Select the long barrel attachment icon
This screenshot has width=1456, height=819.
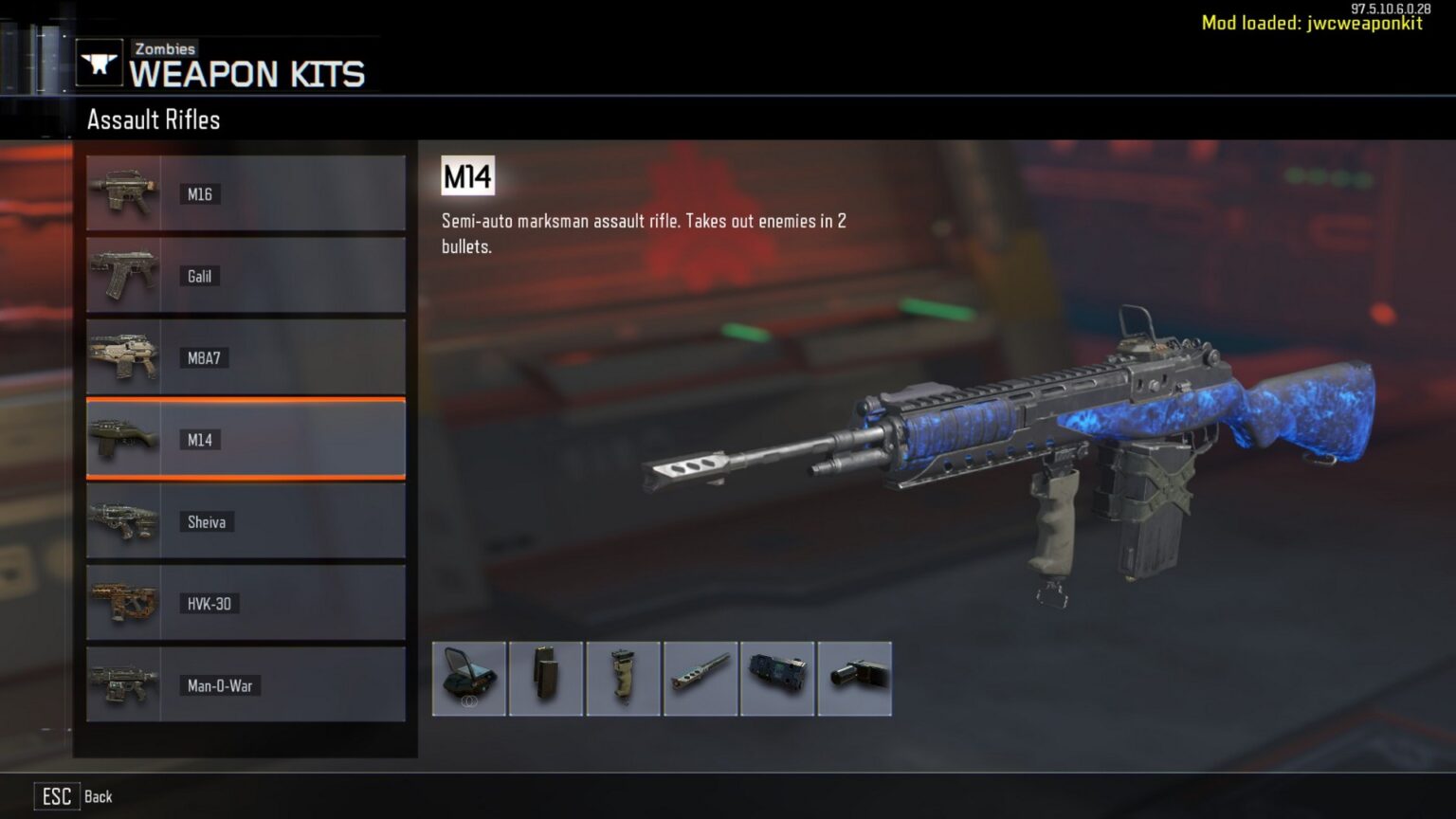[x=701, y=678]
